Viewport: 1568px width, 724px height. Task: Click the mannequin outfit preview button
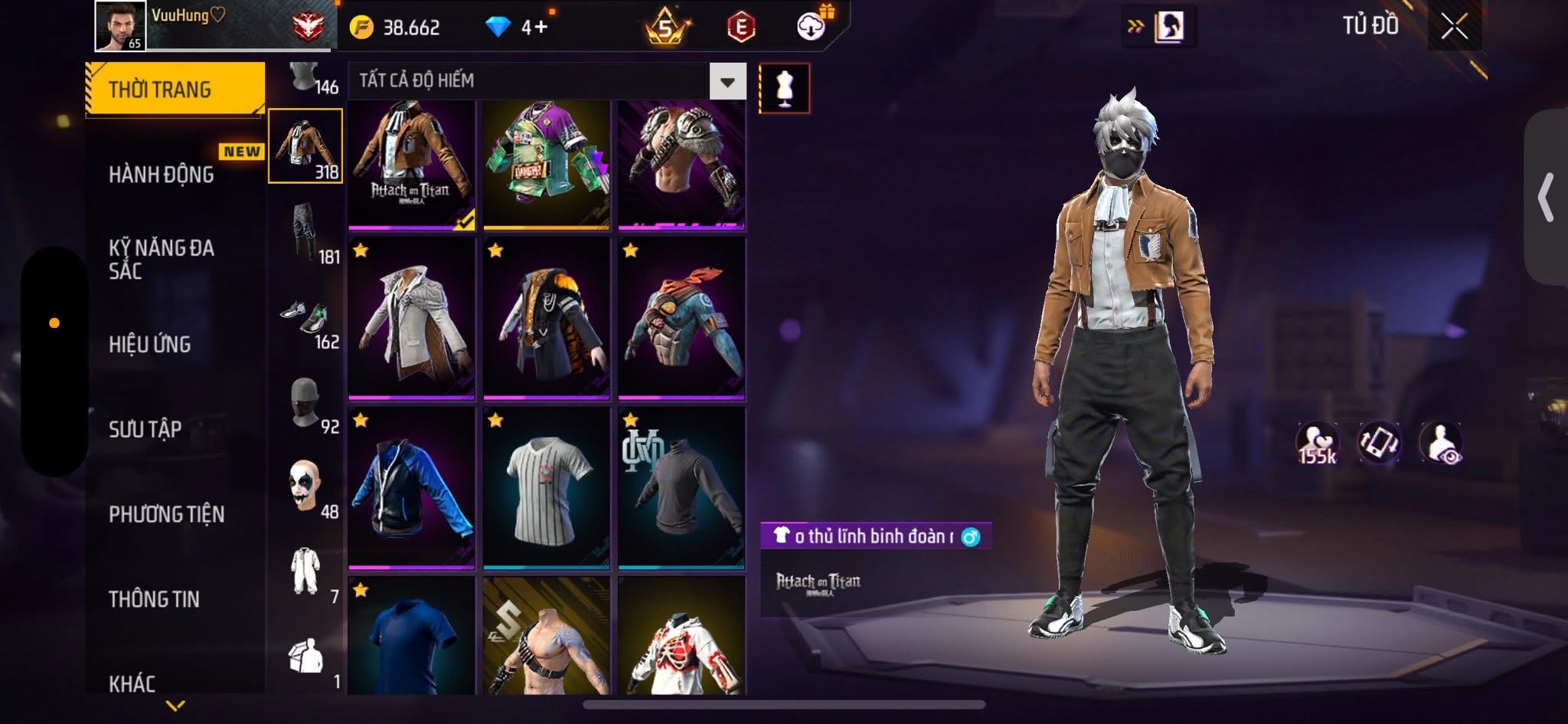[x=784, y=88]
